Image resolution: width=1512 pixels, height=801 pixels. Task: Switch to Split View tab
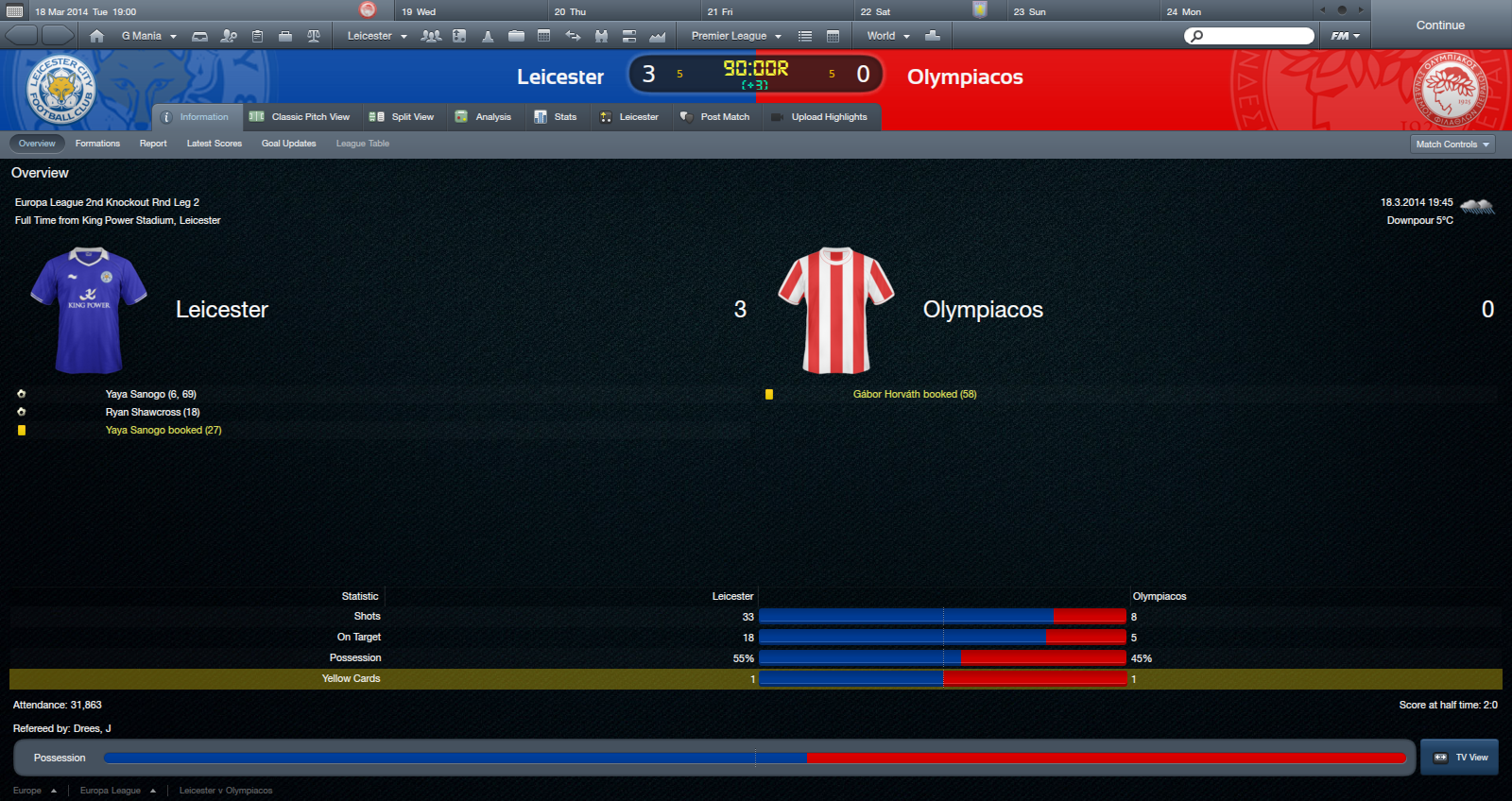click(402, 117)
